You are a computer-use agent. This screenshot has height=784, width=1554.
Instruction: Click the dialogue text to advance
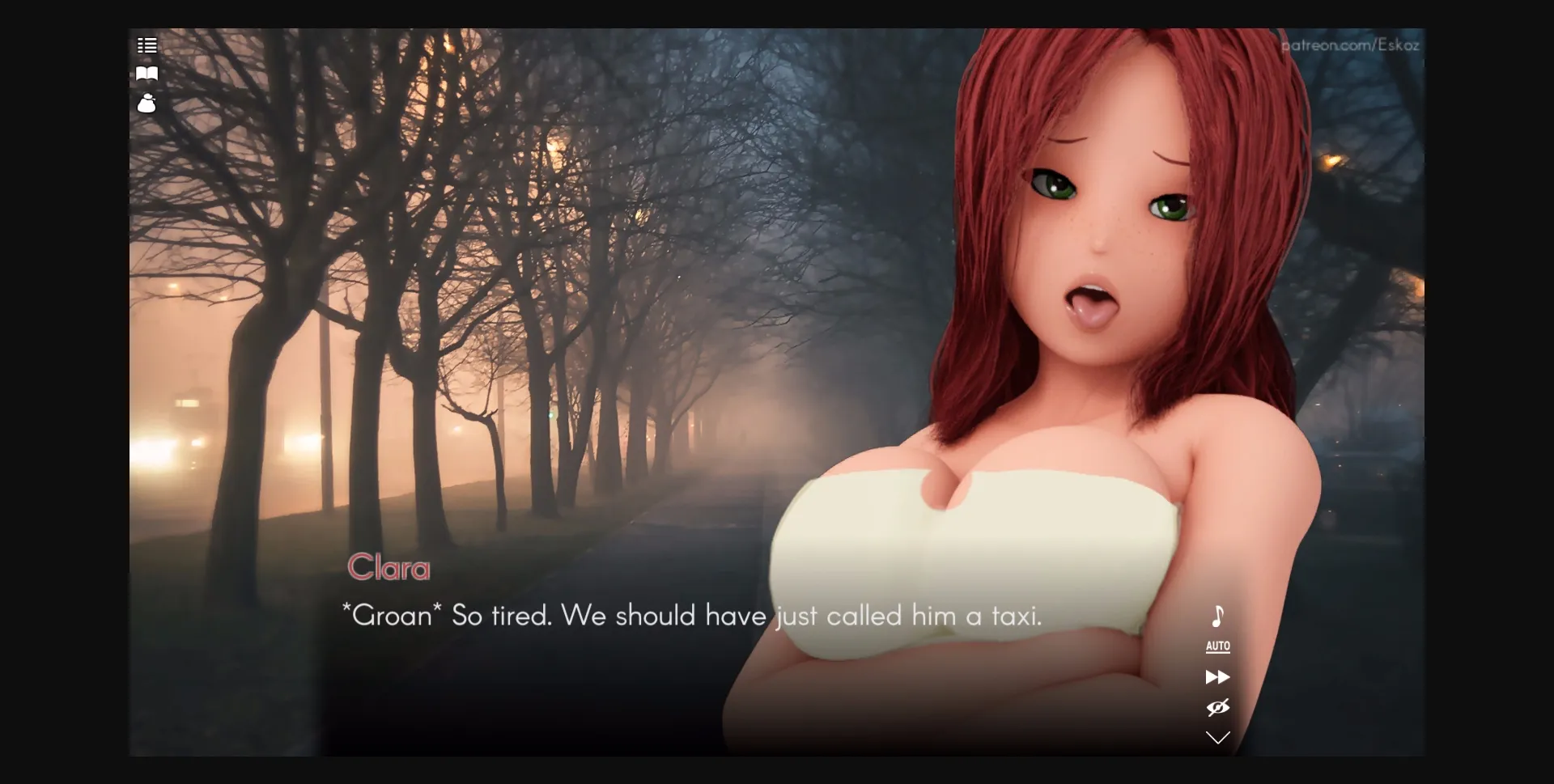[x=692, y=616]
